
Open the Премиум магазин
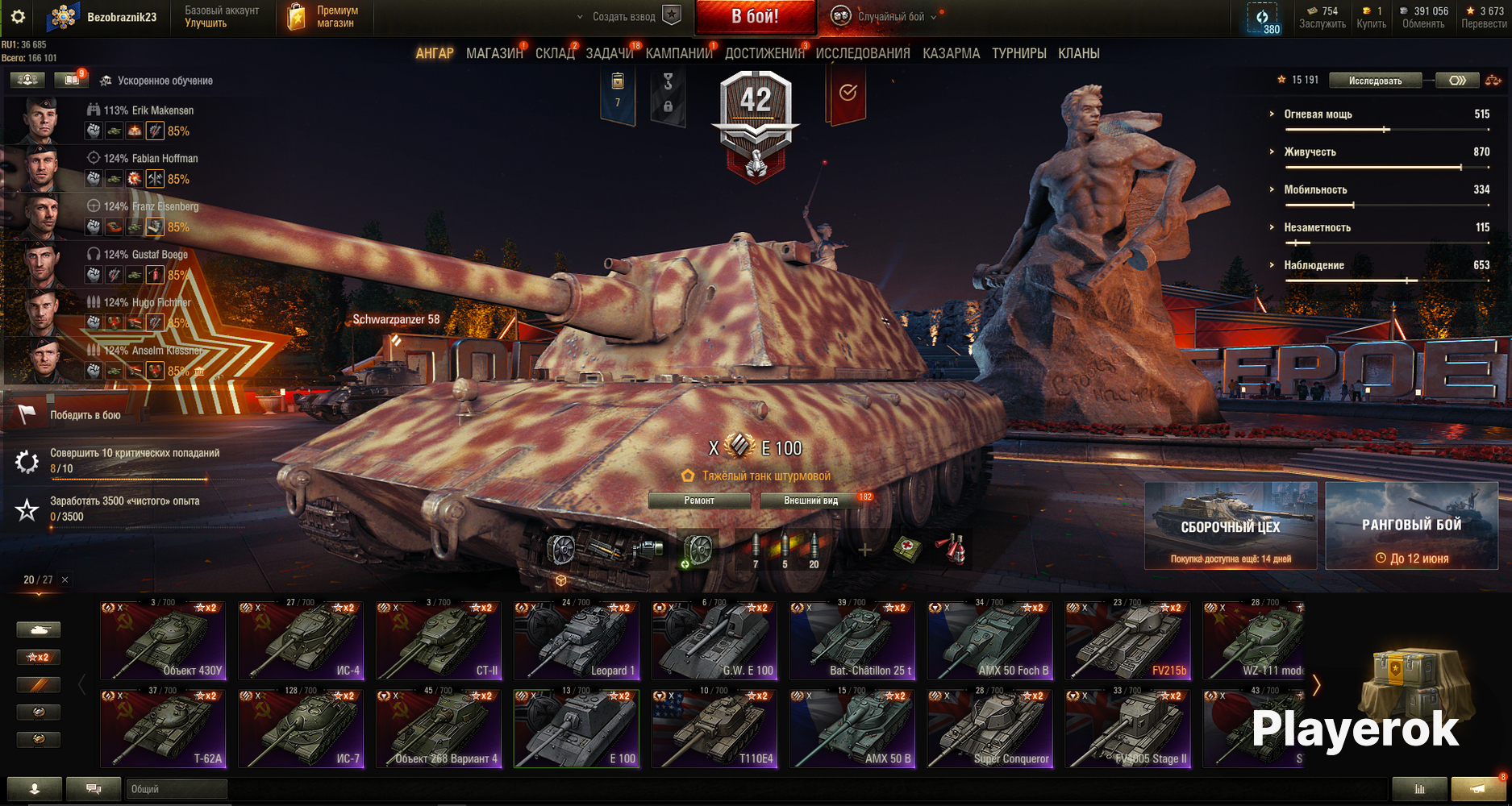323,17
